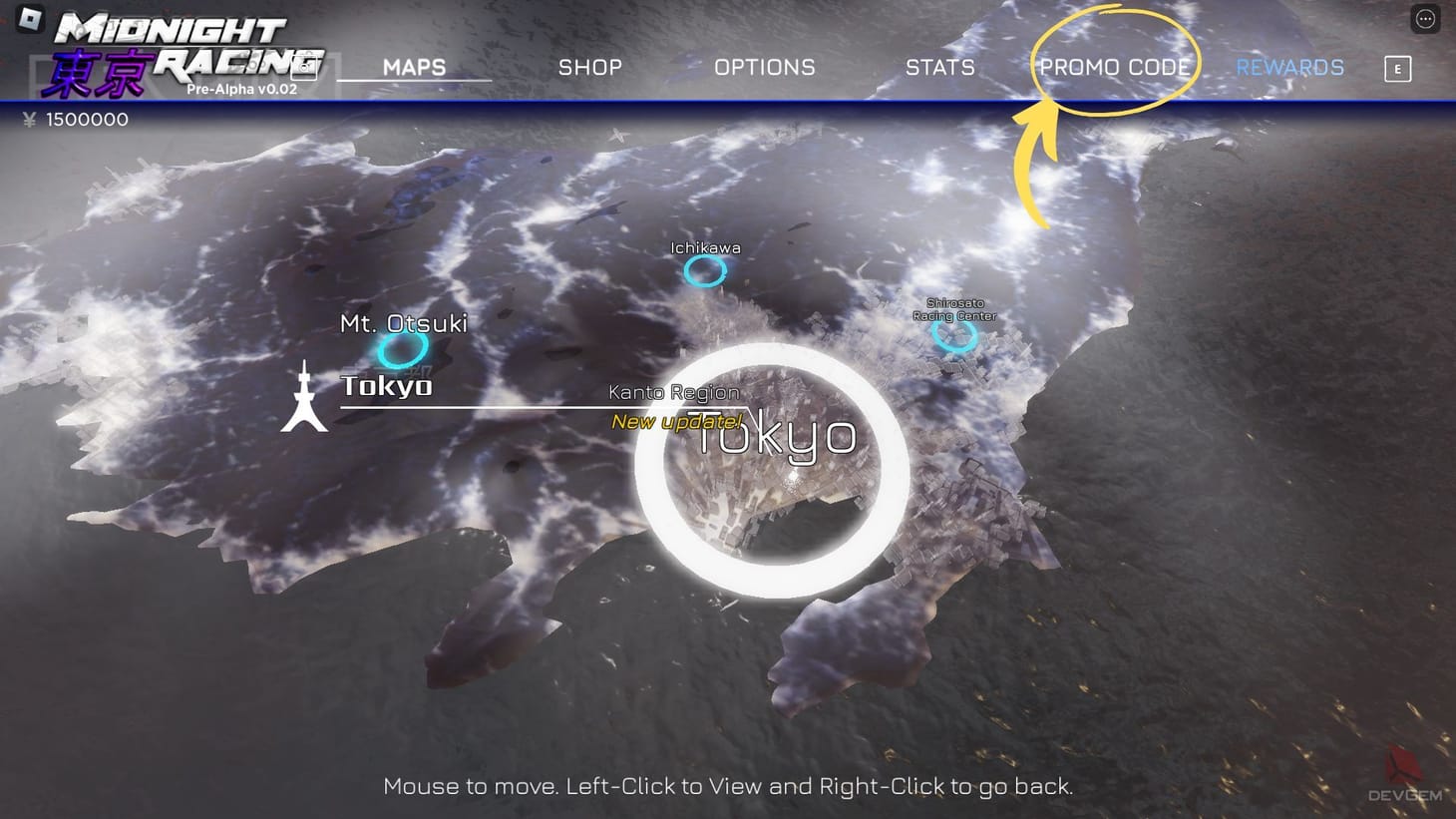Screen dimensions: 1456x819
Task: Expand the Kanto Region details
Action: tap(672, 392)
